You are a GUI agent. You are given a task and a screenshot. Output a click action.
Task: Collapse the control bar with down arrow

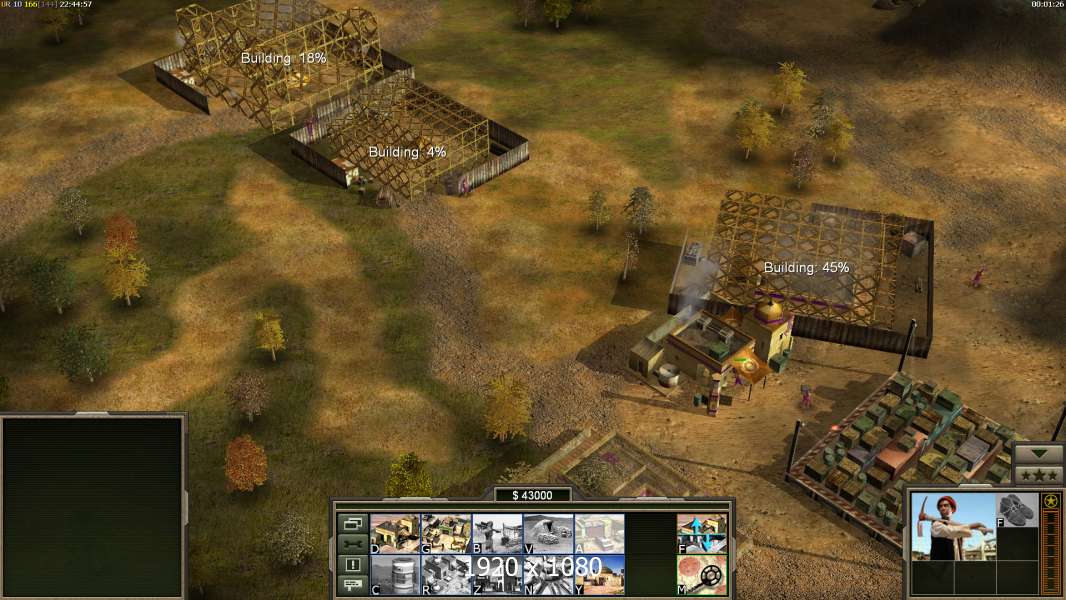pos(1038,453)
